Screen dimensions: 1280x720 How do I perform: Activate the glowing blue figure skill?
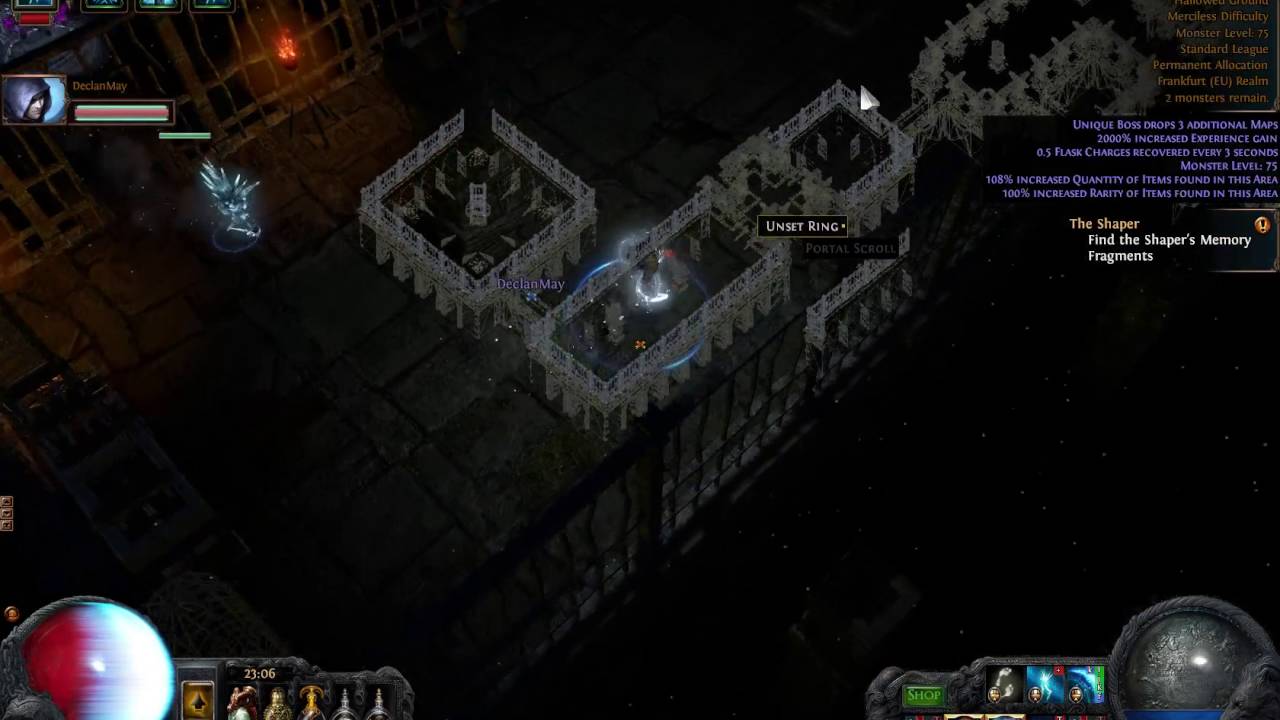coord(1044,687)
